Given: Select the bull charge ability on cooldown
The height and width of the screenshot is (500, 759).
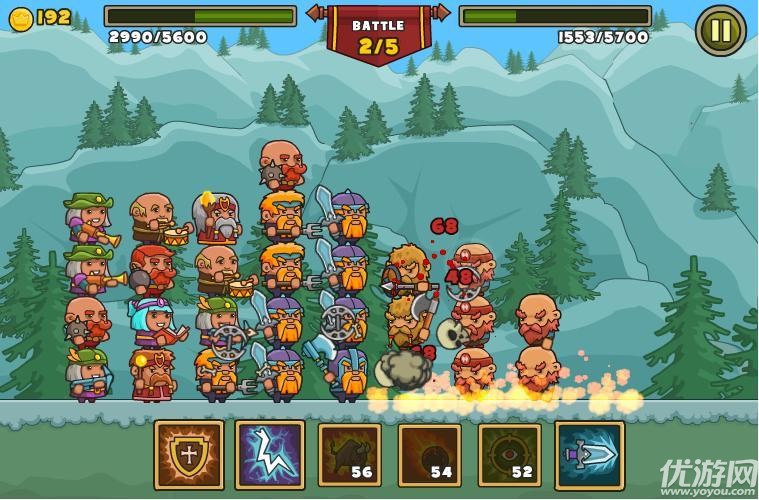Looking at the screenshot, I should (349, 455).
